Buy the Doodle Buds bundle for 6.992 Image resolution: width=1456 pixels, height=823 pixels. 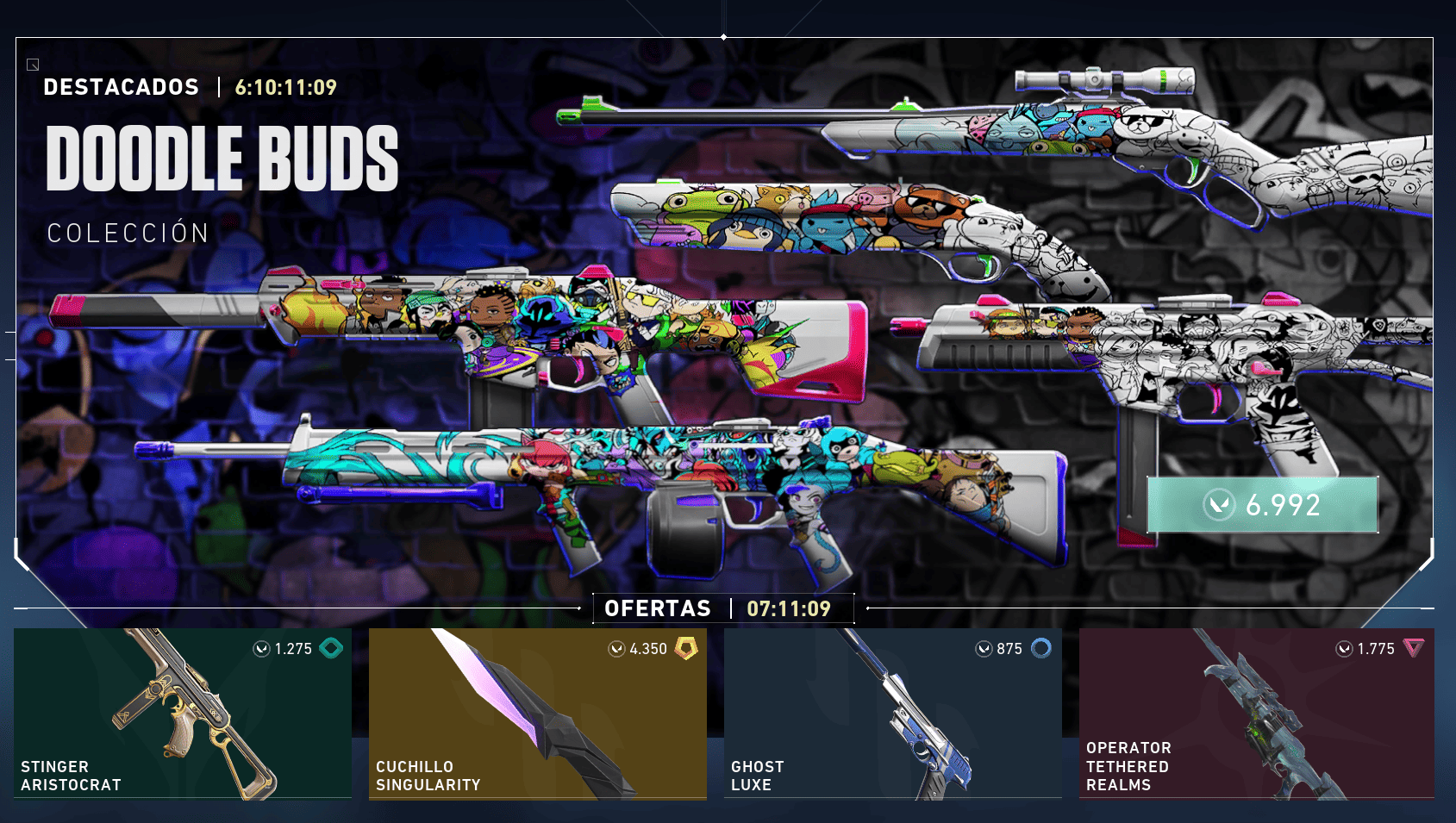pos(1262,505)
